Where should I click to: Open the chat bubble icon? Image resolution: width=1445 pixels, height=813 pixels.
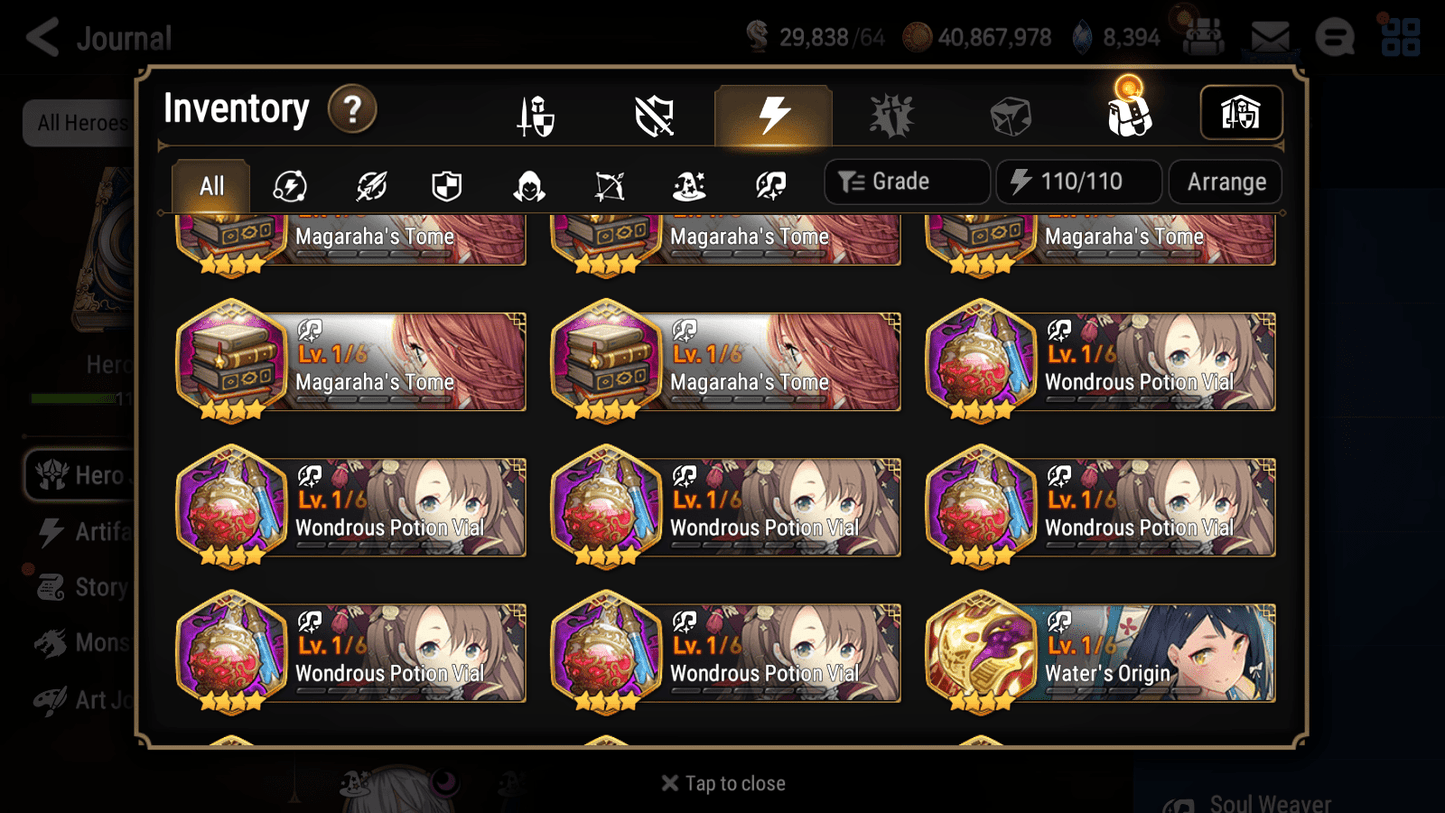point(1334,38)
